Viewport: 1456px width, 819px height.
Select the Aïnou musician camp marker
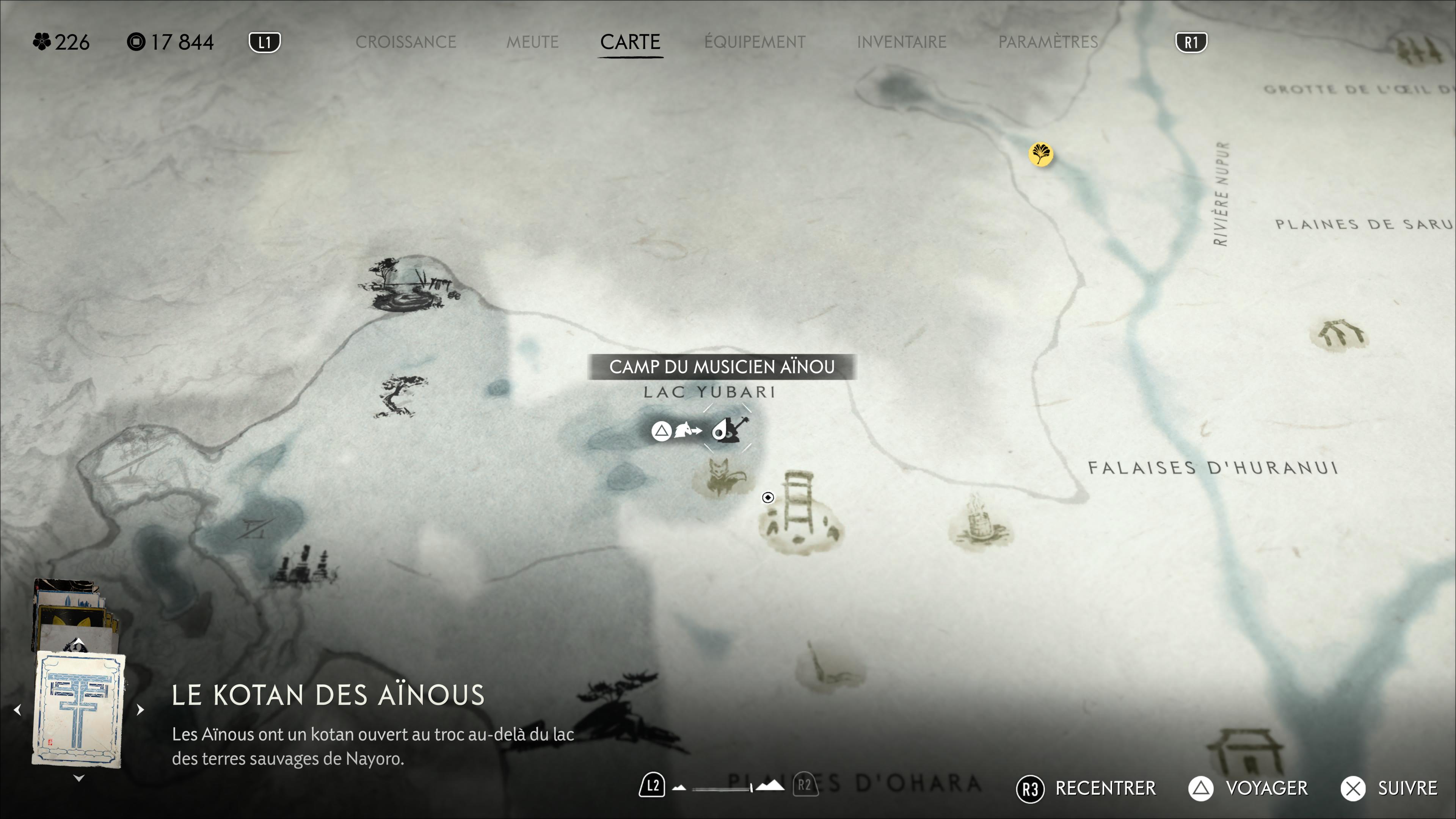coord(728,430)
